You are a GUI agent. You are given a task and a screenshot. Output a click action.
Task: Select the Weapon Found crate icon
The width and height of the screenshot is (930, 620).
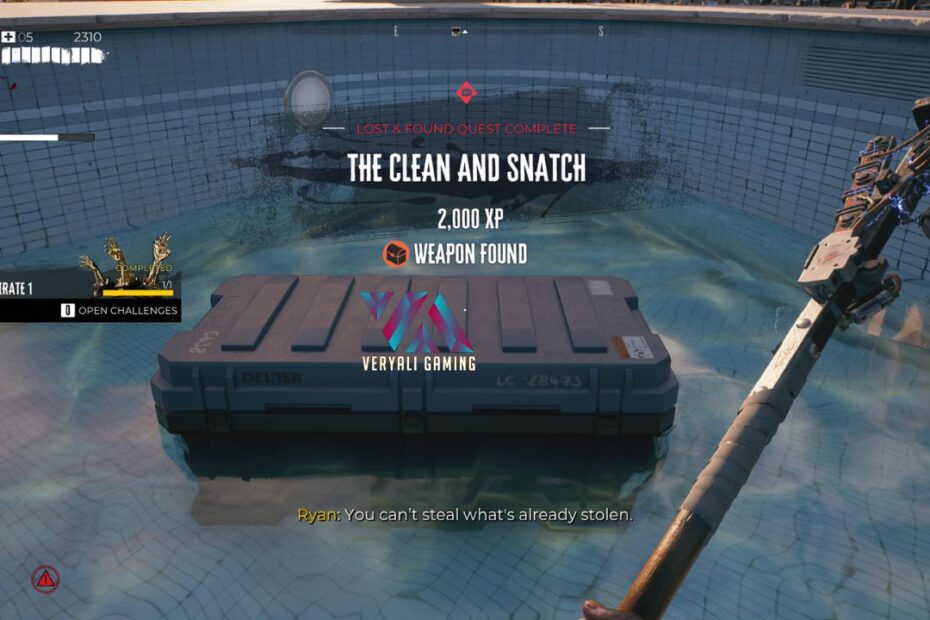397,254
